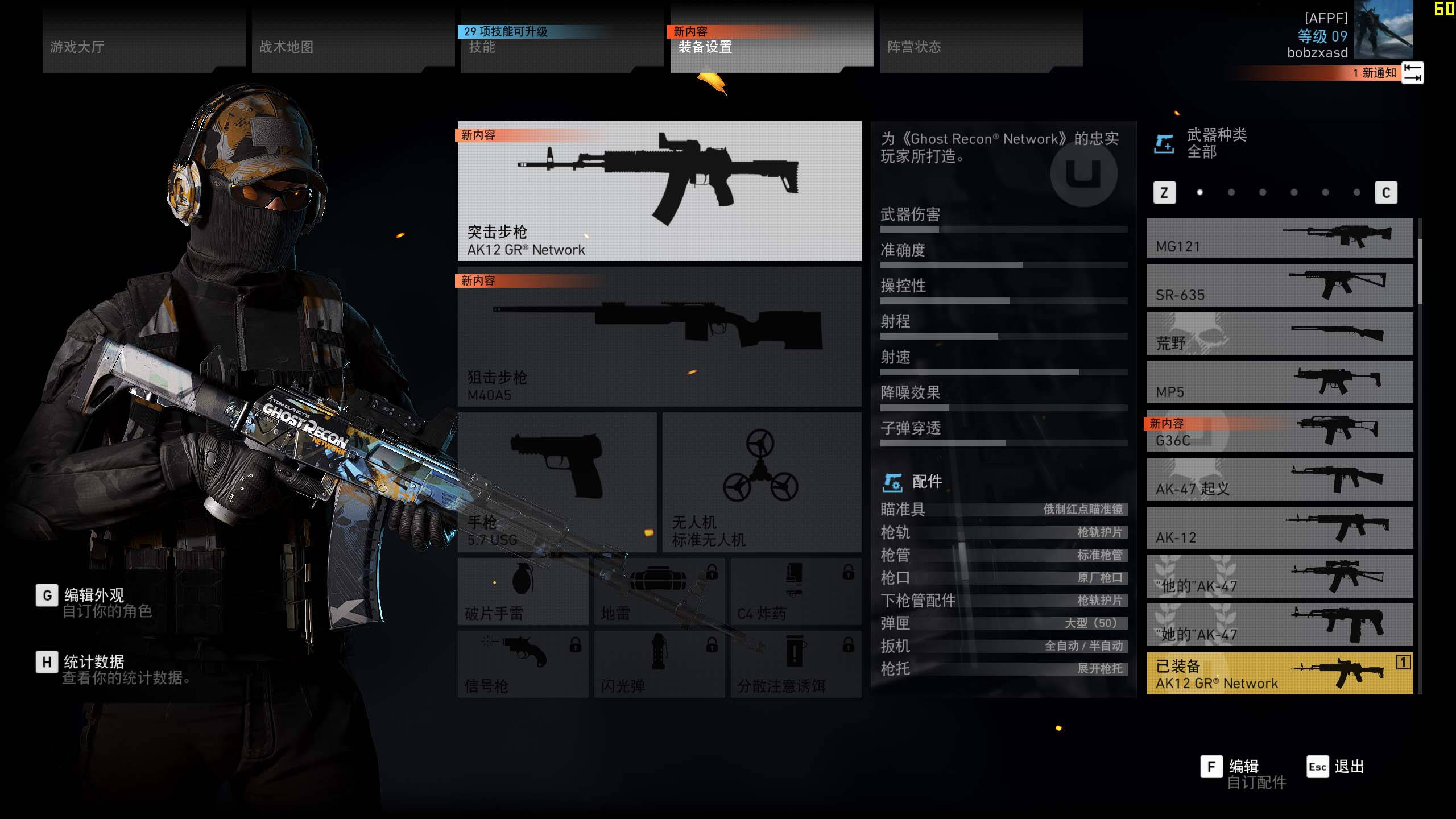Open 统计数据 statistics view
Screen dimensions: 1456x819
click(94, 663)
